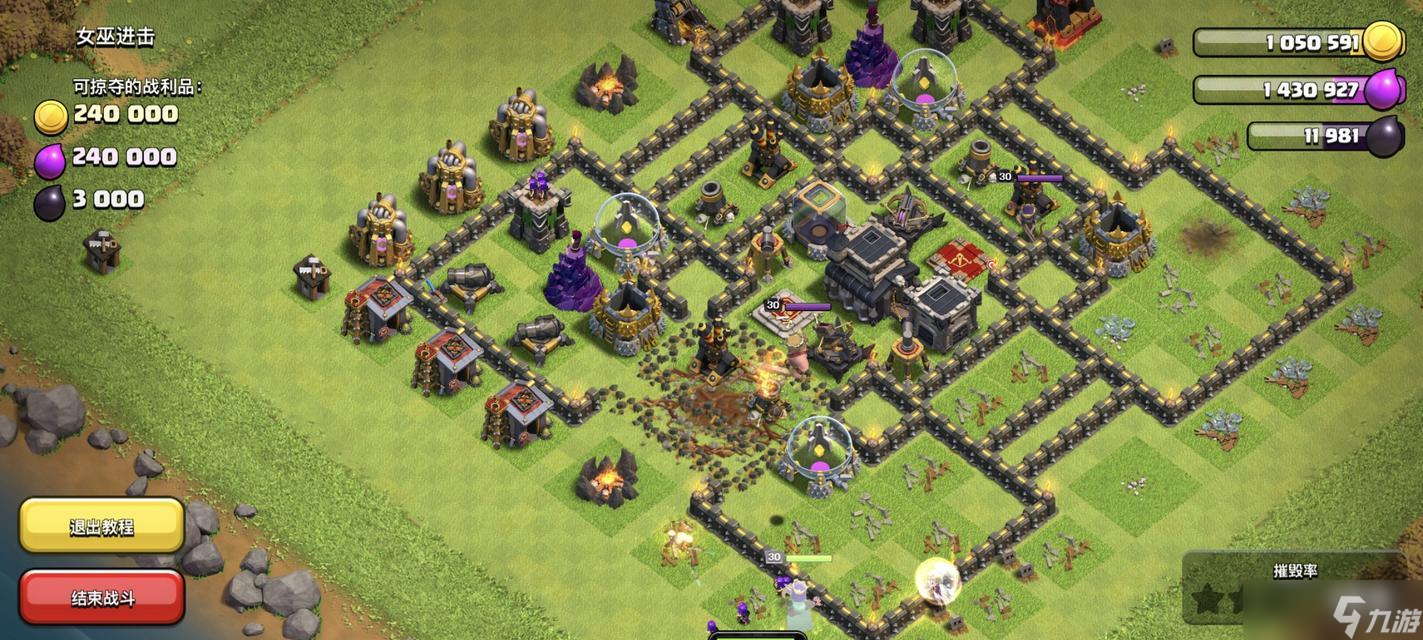
Task: End the battle with 结束战斗
Action: pyautogui.click(x=102, y=597)
